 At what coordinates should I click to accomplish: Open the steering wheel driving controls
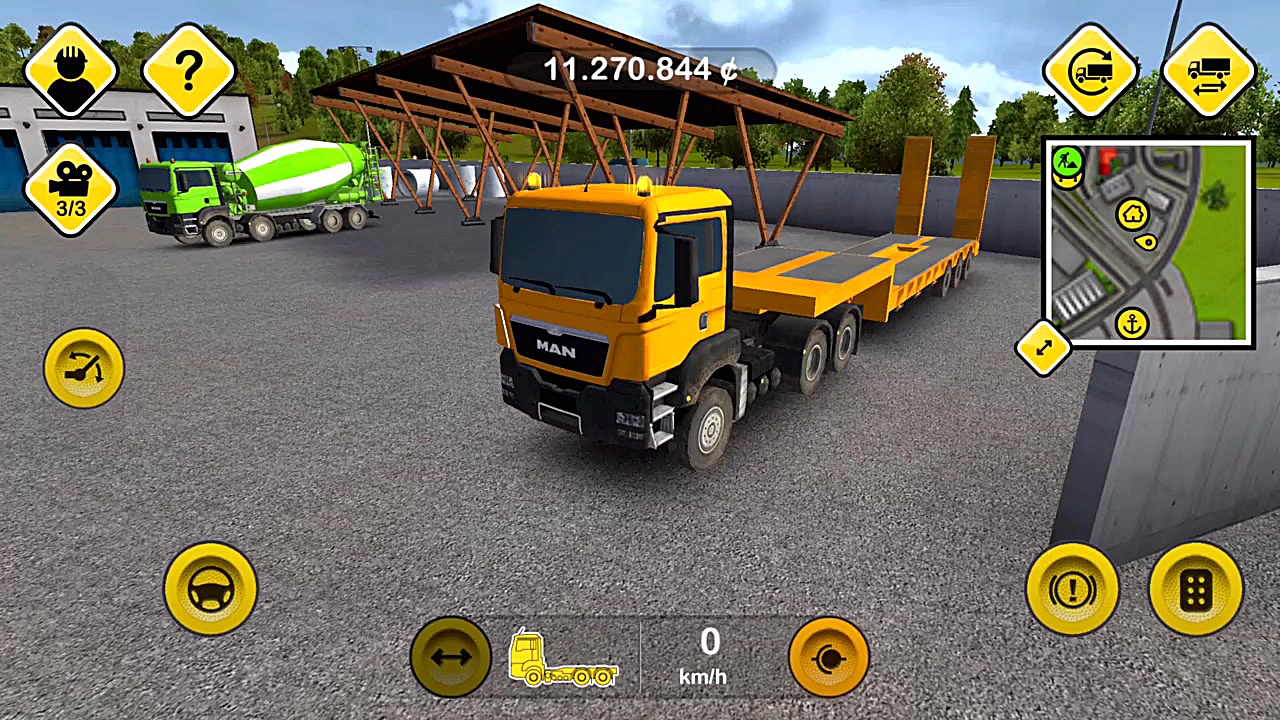210,588
